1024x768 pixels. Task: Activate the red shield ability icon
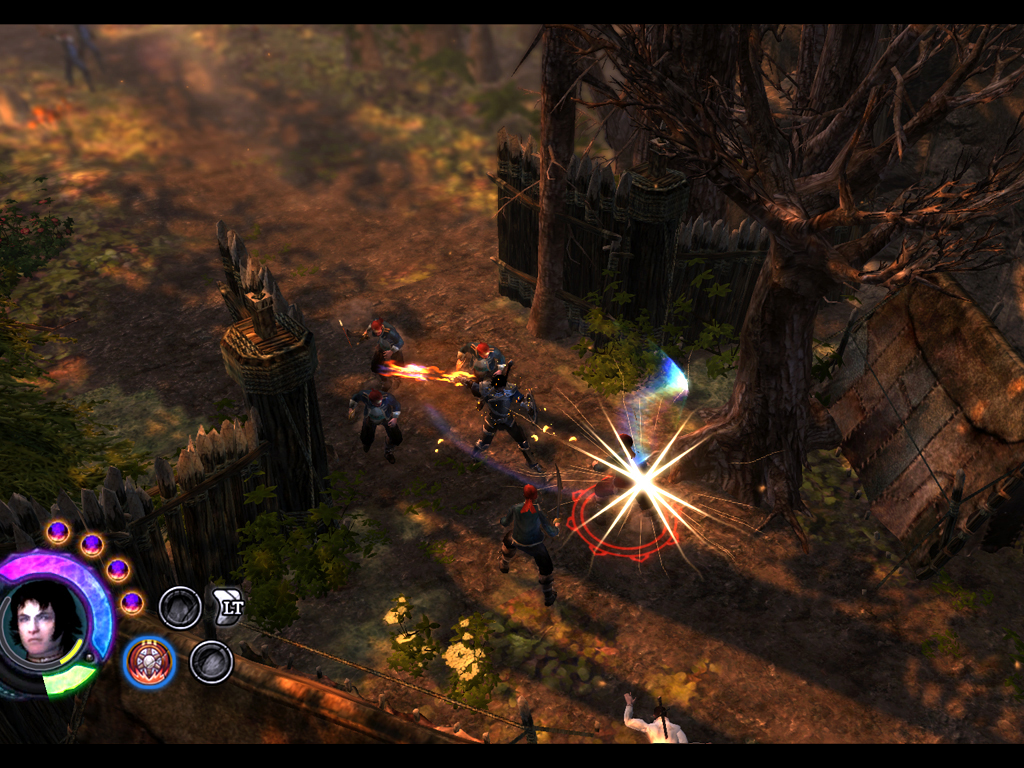click(x=150, y=662)
